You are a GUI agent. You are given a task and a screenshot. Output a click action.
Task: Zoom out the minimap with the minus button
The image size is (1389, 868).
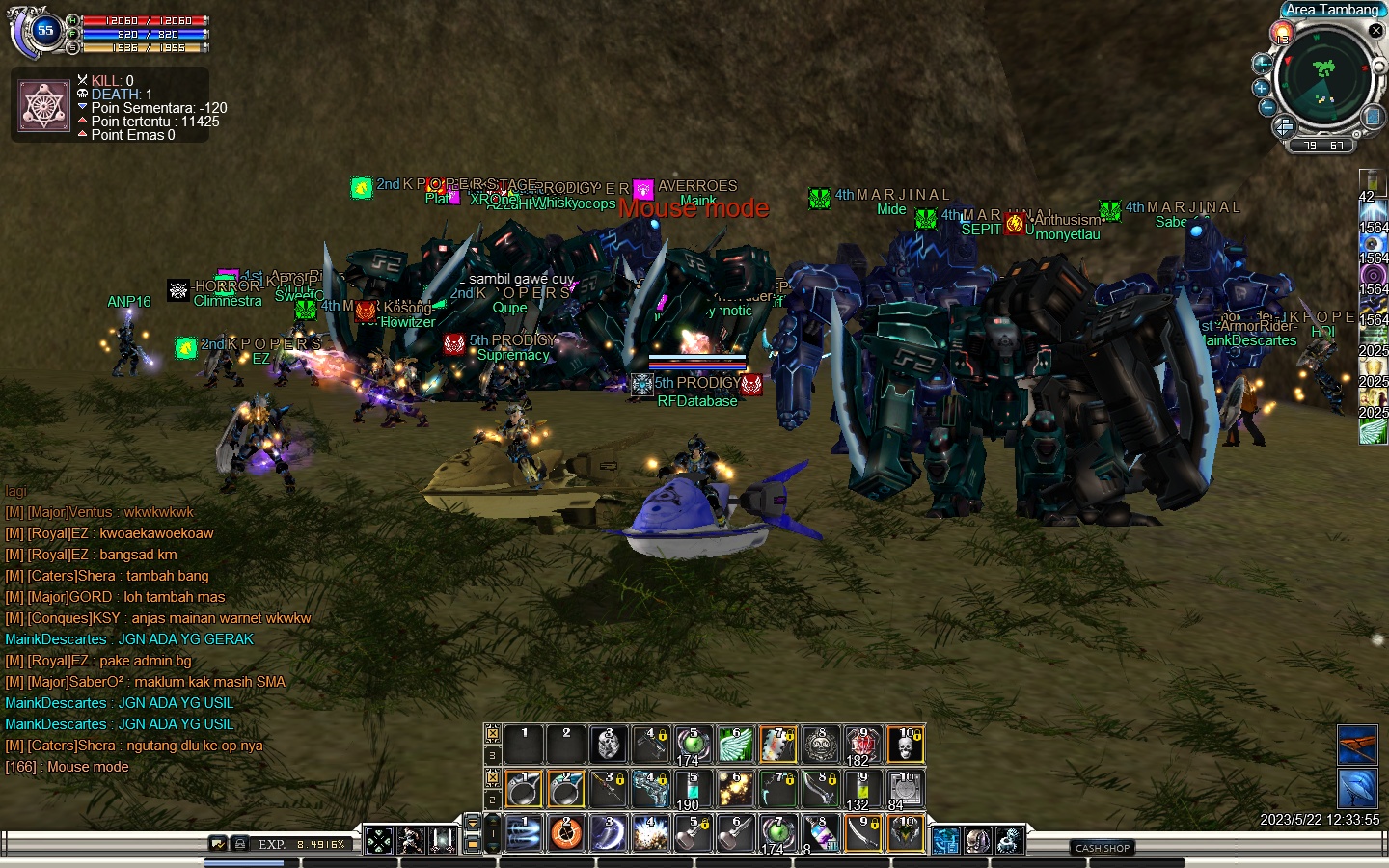(x=1267, y=107)
